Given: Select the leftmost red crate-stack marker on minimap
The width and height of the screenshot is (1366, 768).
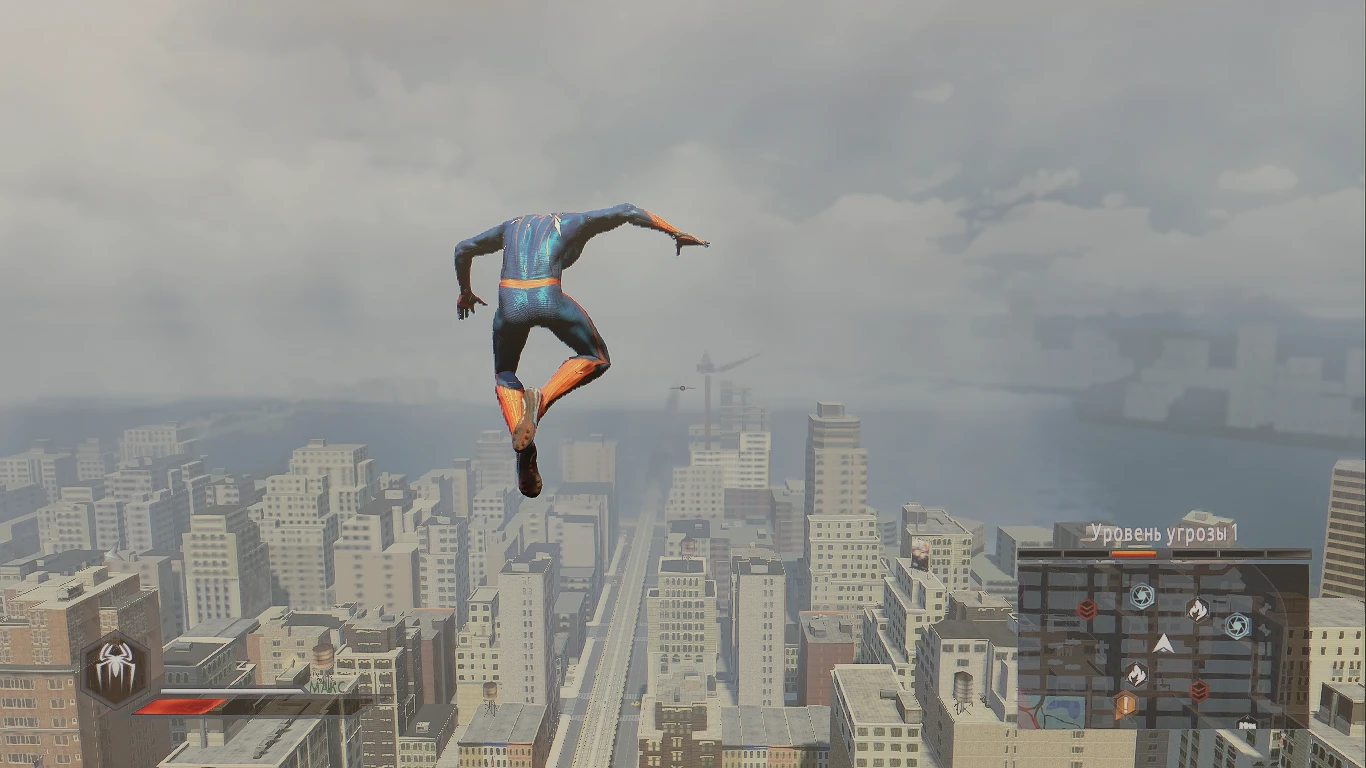Looking at the screenshot, I should point(1086,610).
